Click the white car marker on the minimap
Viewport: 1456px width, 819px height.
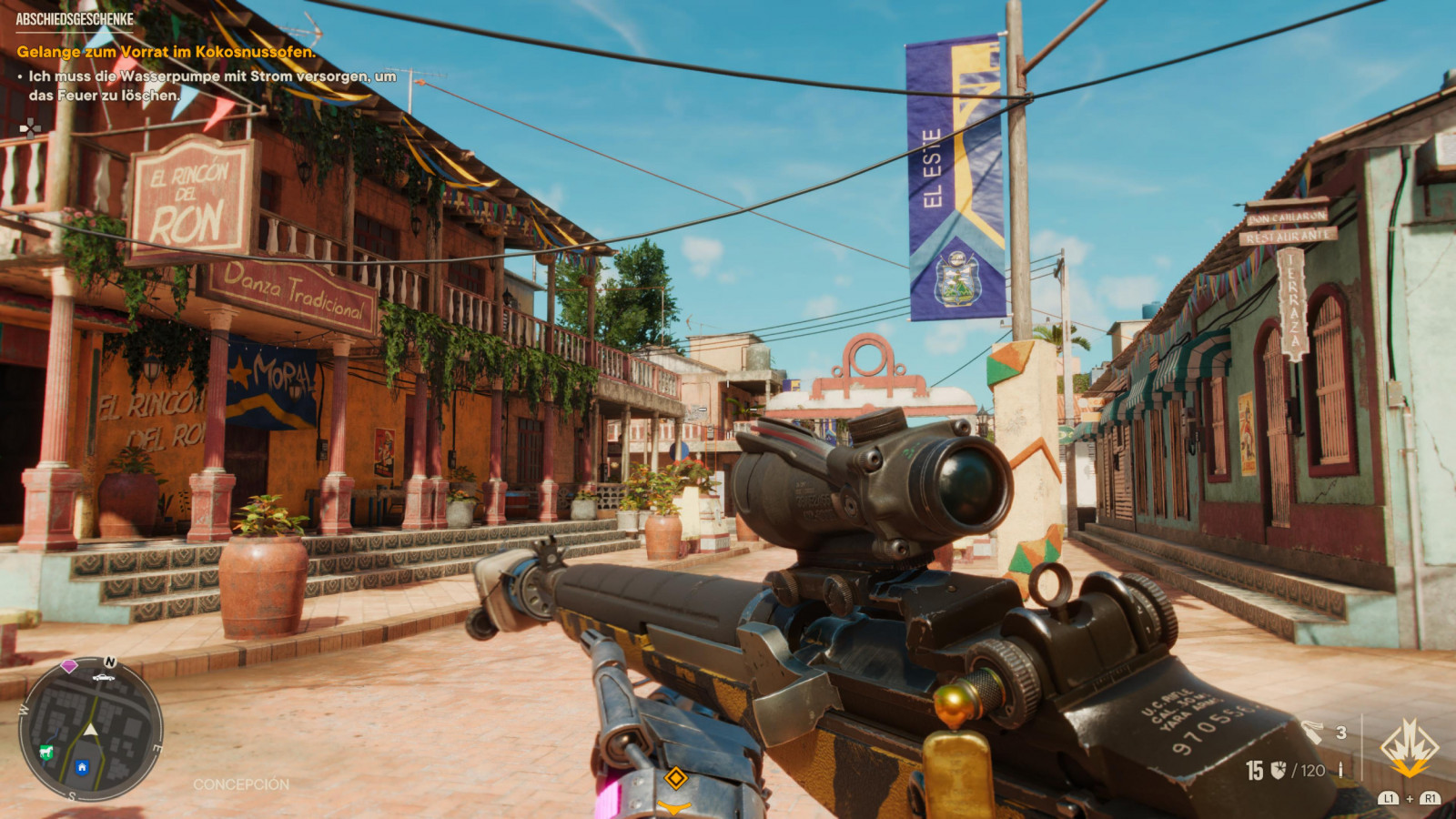(103, 677)
